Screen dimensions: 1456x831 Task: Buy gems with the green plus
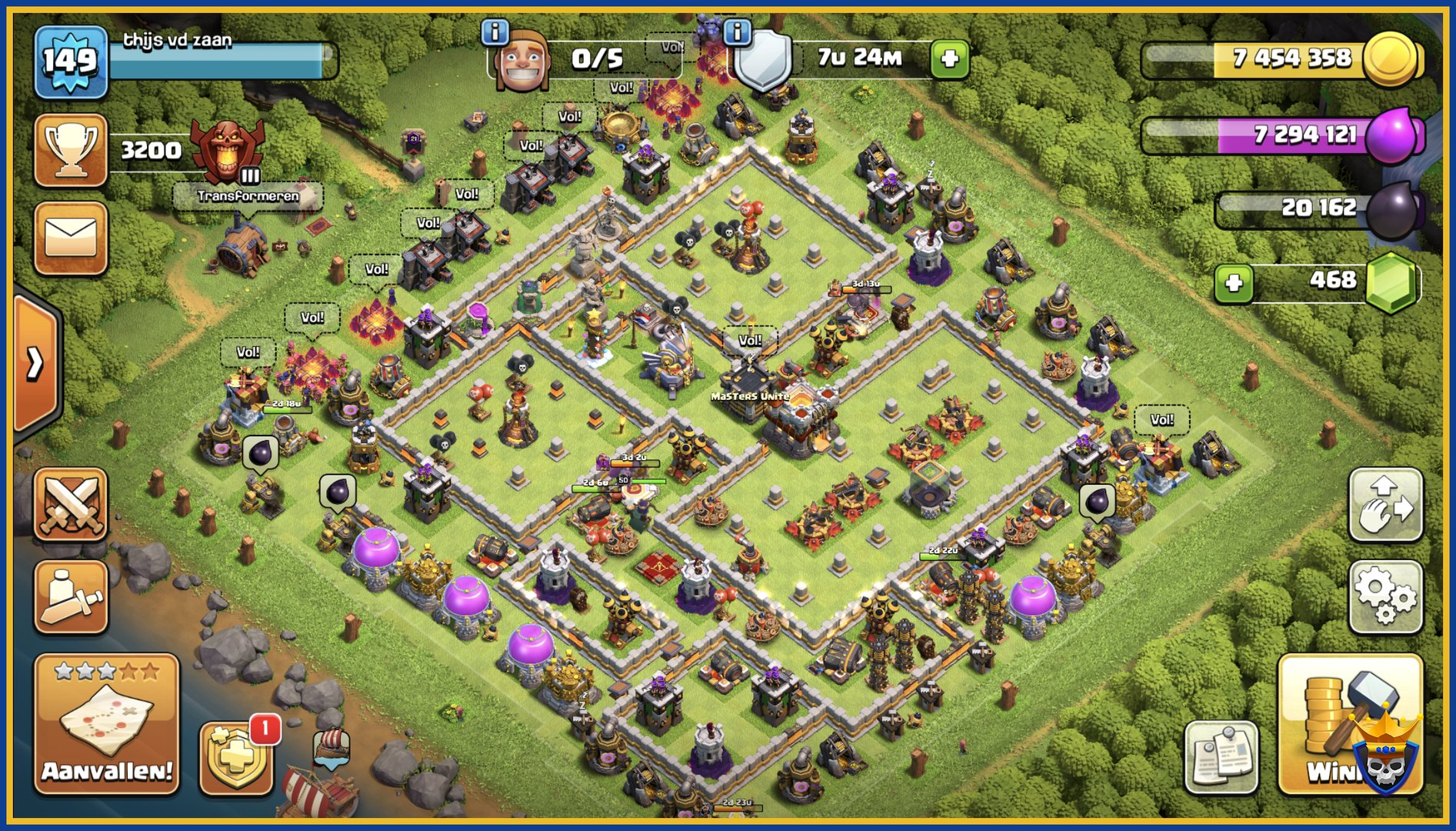(x=1234, y=282)
